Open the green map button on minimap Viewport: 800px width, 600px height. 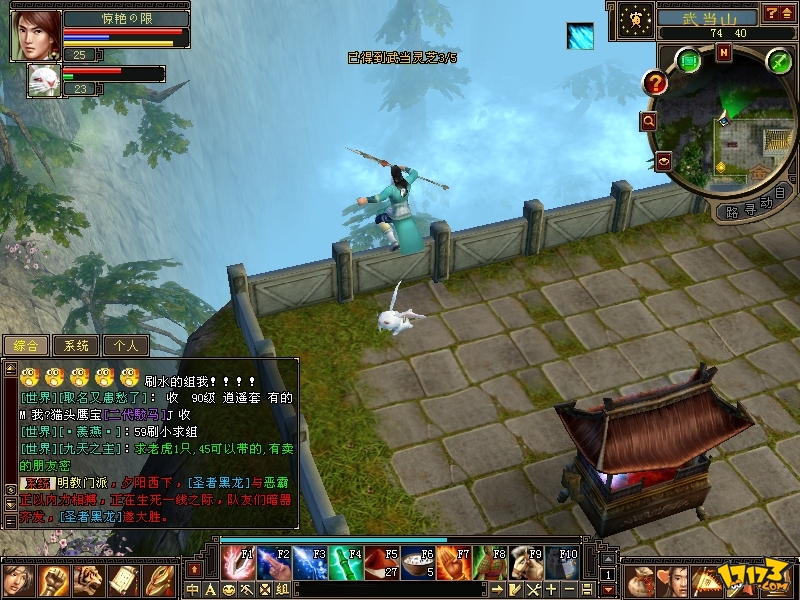pyautogui.click(x=689, y=60)
